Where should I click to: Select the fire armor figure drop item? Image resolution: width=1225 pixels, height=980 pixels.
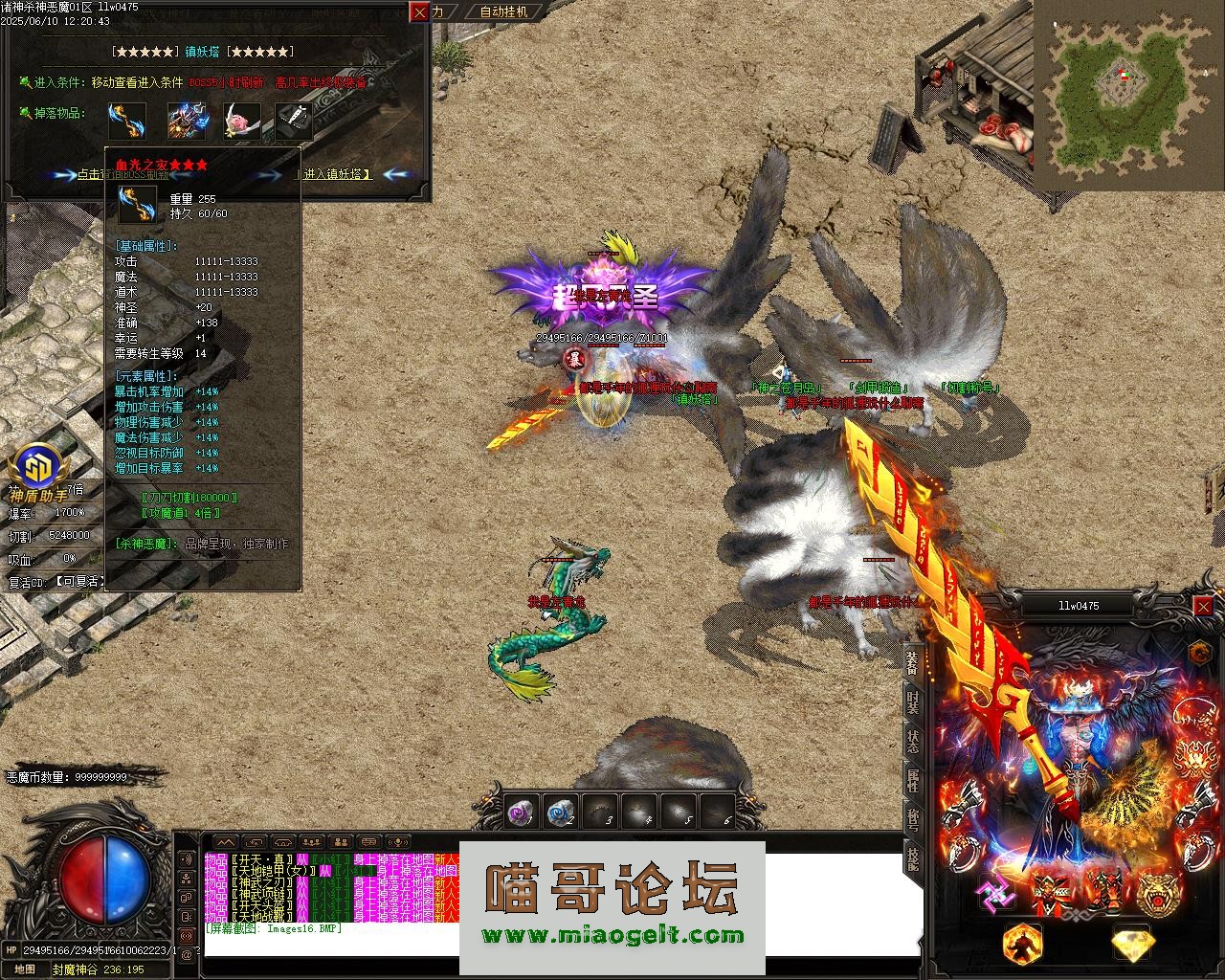click(187, 122)
